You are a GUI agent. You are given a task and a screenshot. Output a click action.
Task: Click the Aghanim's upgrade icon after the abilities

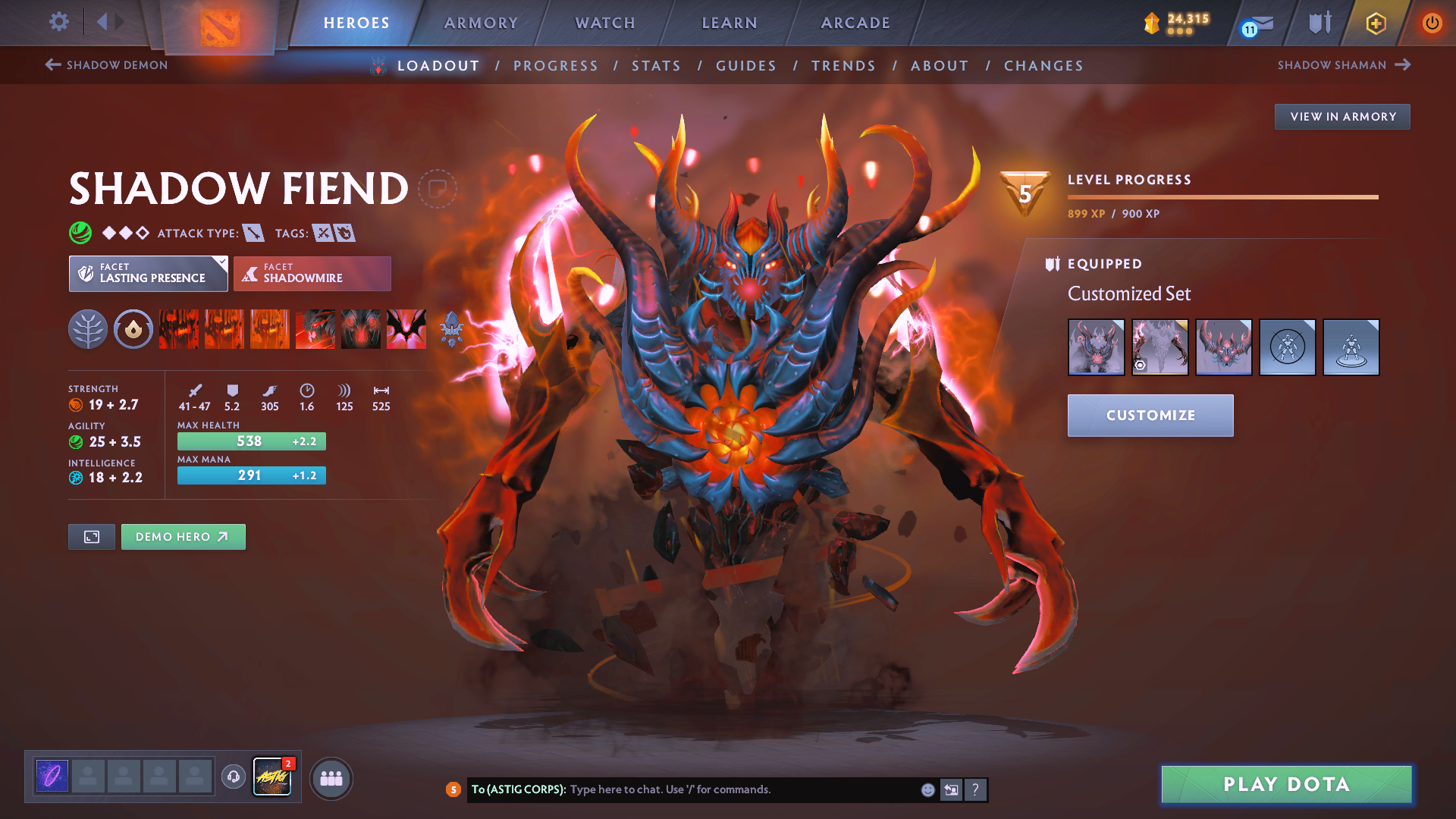(453, 329)
